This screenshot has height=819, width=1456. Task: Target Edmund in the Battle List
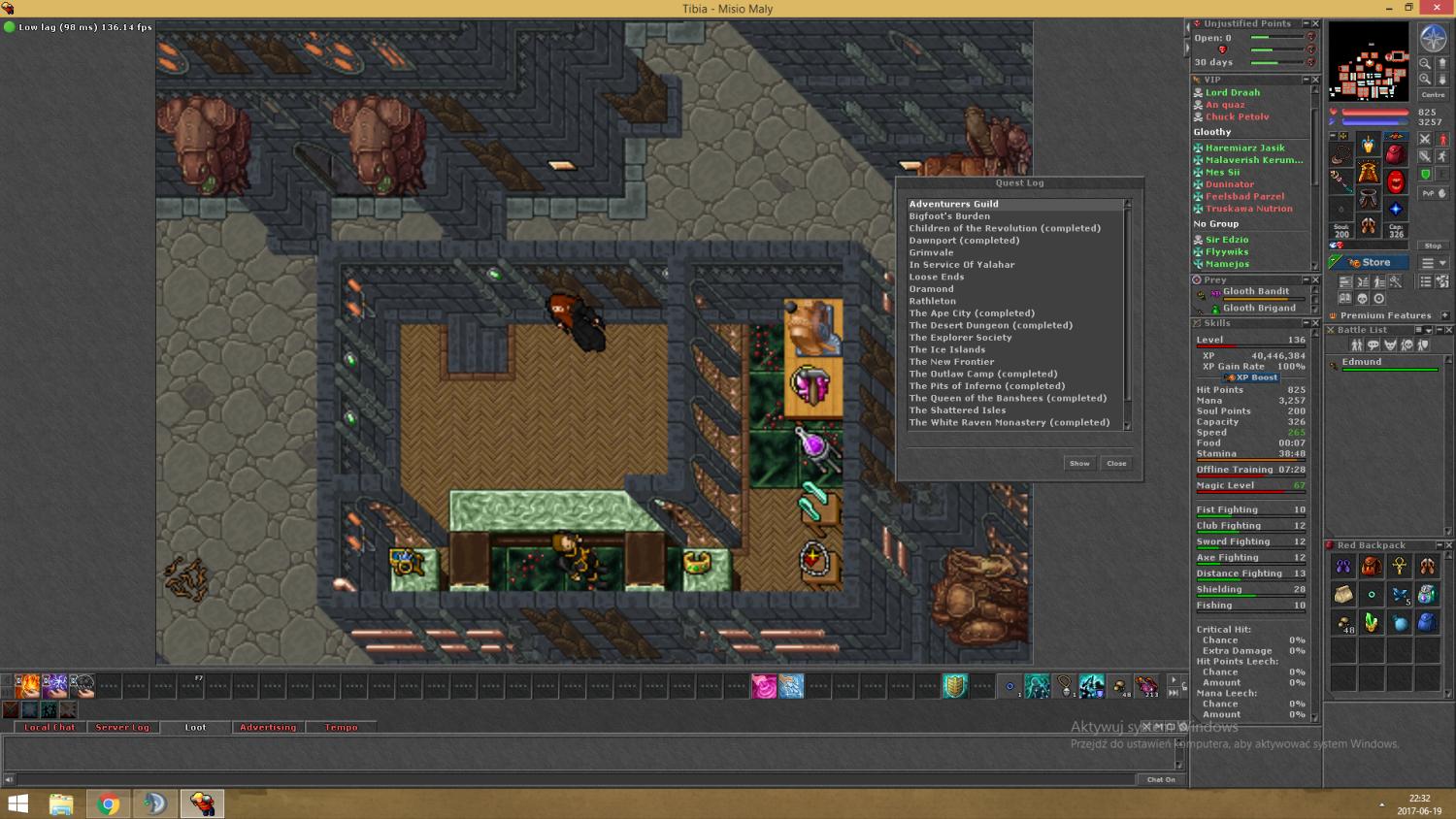coord(1362,362)
